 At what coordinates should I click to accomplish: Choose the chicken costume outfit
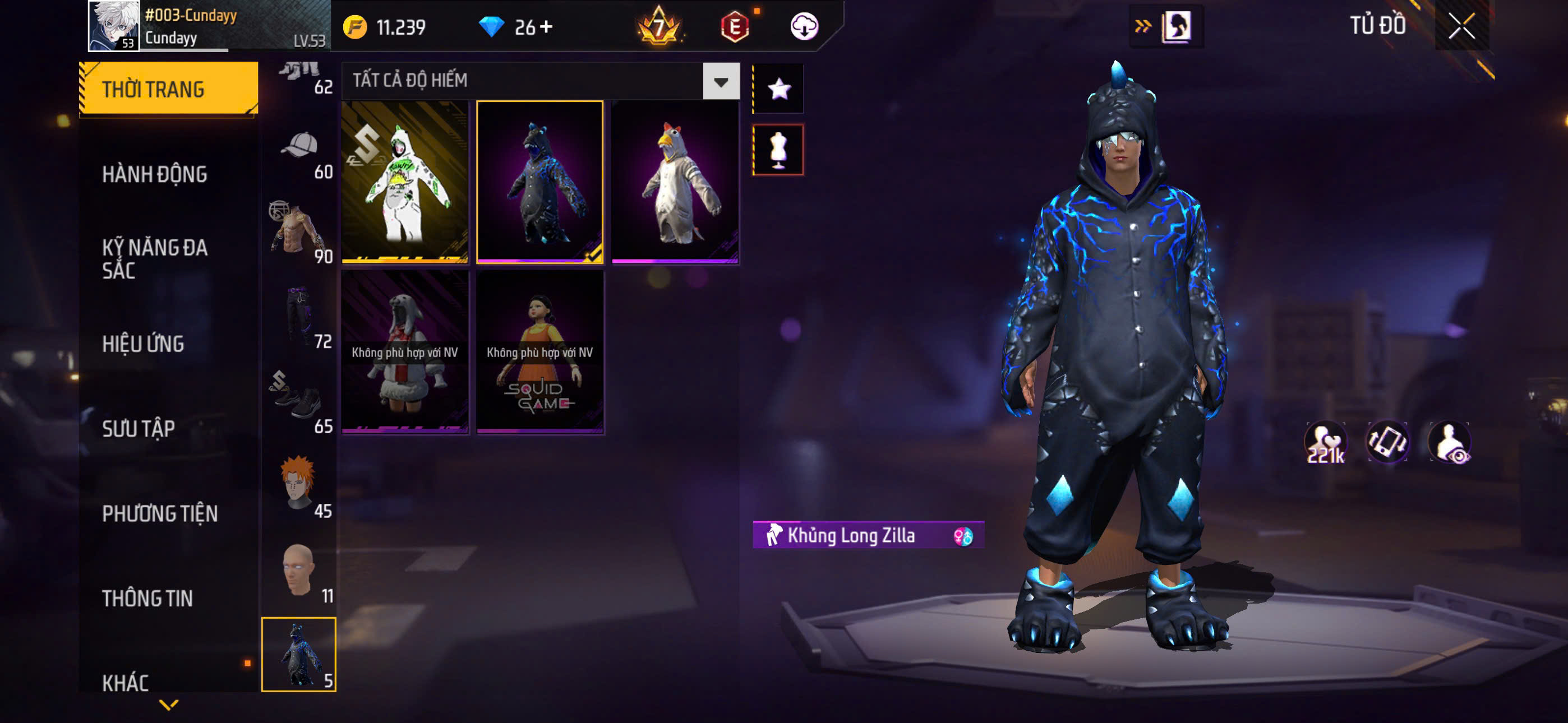(675, 182)
